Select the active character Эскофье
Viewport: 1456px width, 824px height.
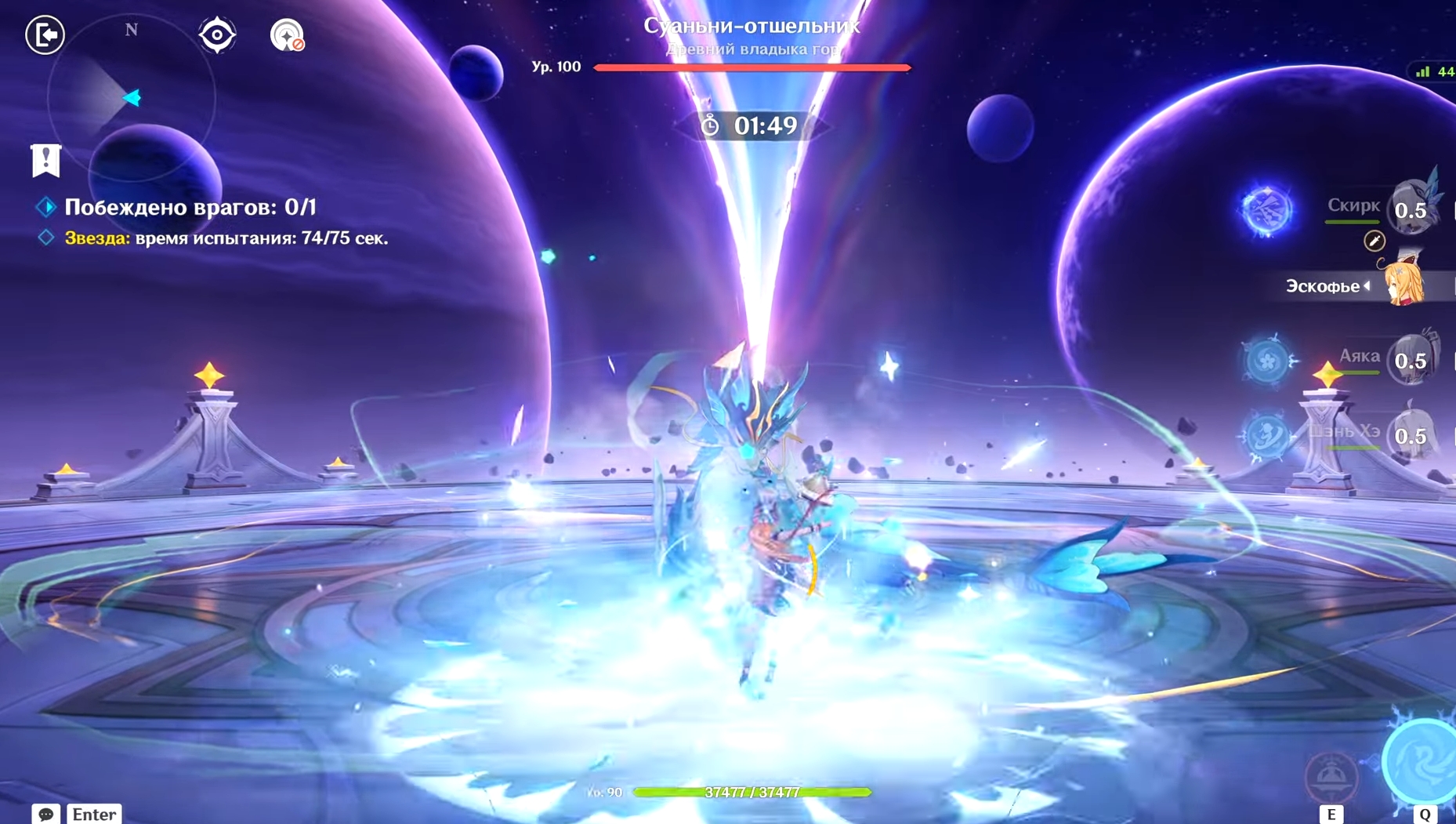1403,285
